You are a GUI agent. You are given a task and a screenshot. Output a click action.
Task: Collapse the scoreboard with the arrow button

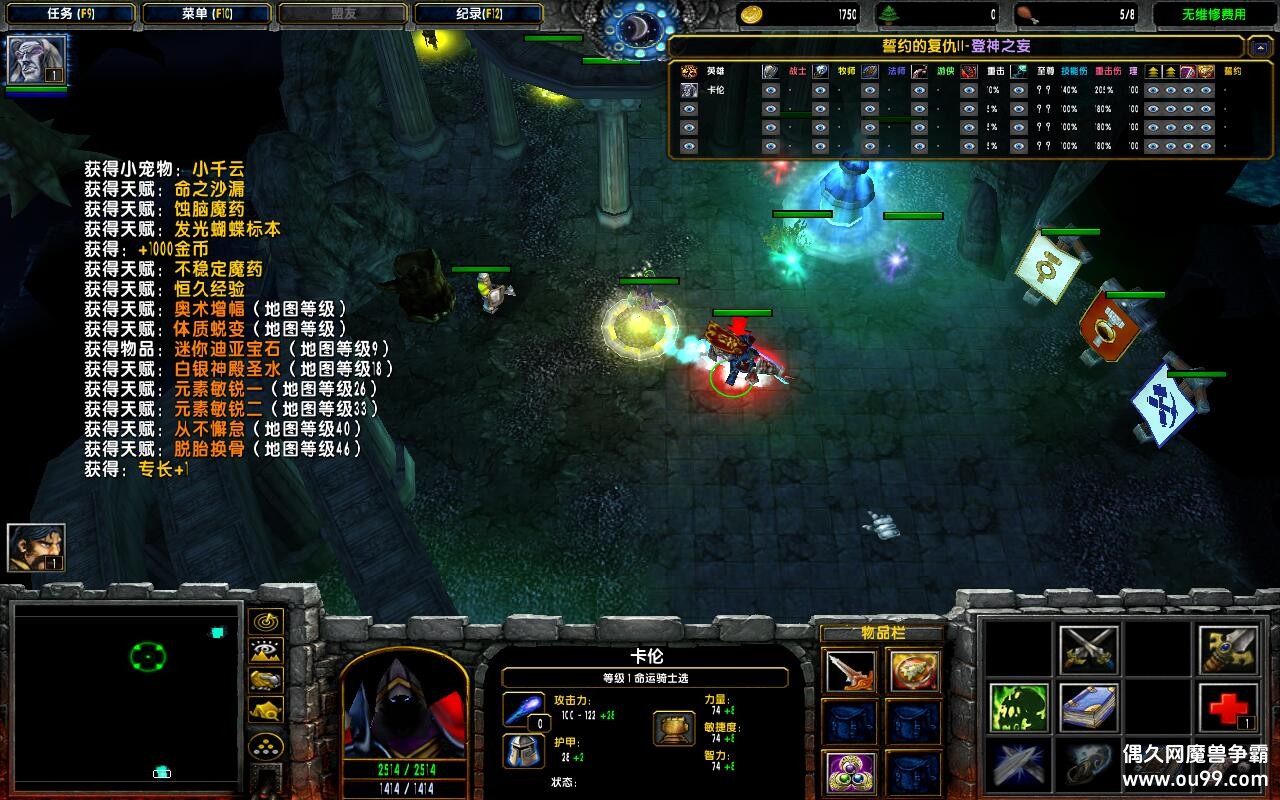click(x=1260, y=46)
